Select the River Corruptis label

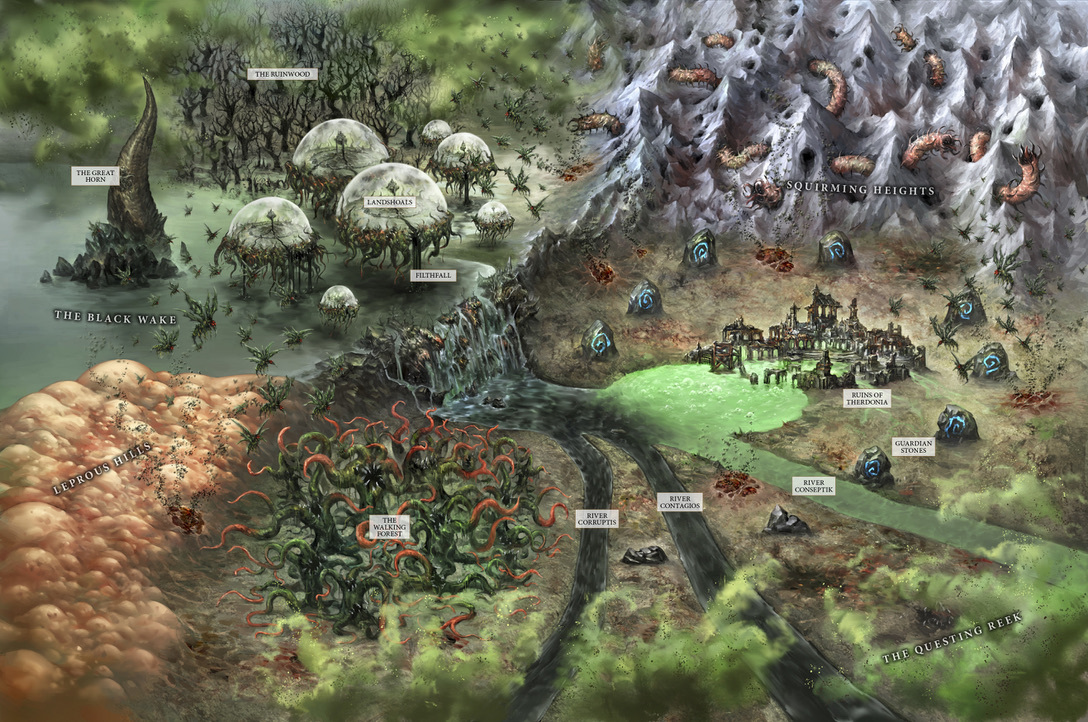click(597, 518)
